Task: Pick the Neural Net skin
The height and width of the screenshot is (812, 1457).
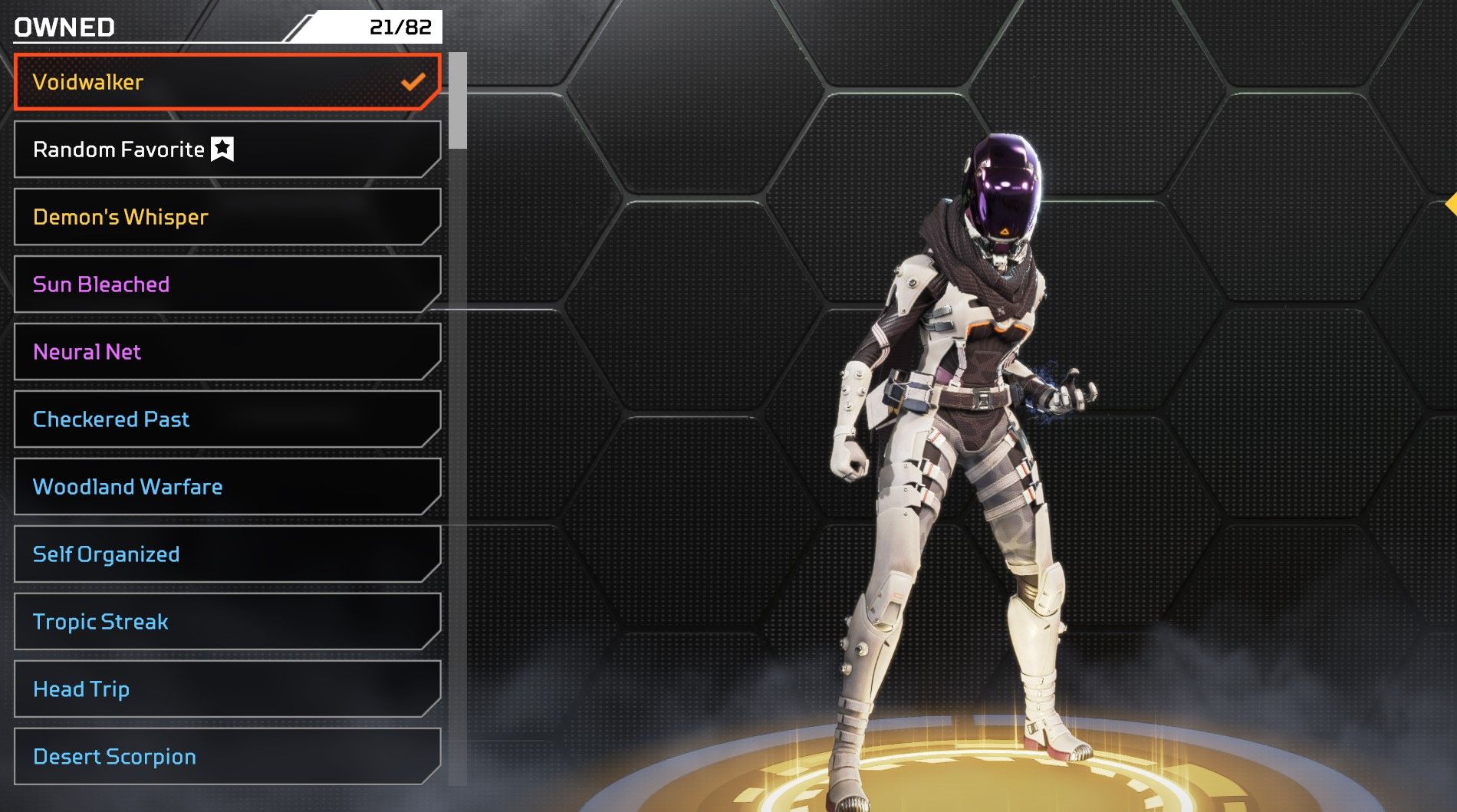Action: pyautogui.click(x=227, y=352)
